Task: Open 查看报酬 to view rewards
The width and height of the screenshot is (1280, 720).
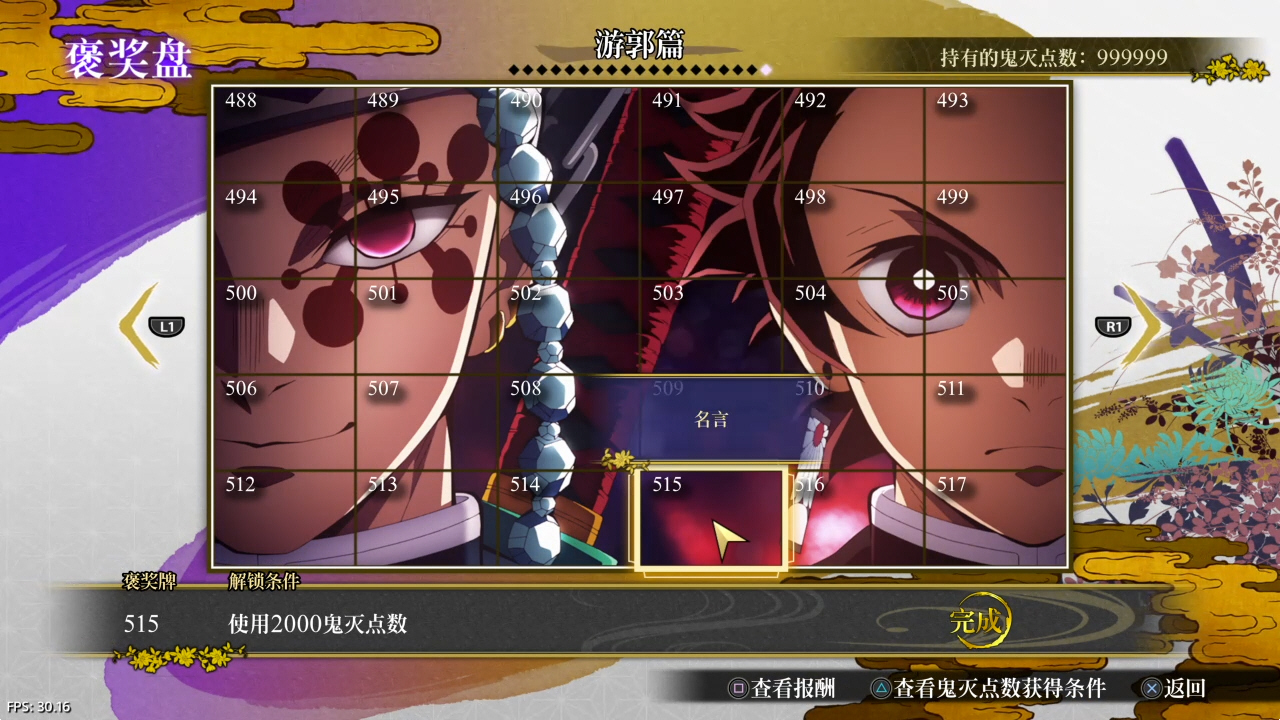Action: [x=782, y=688]
